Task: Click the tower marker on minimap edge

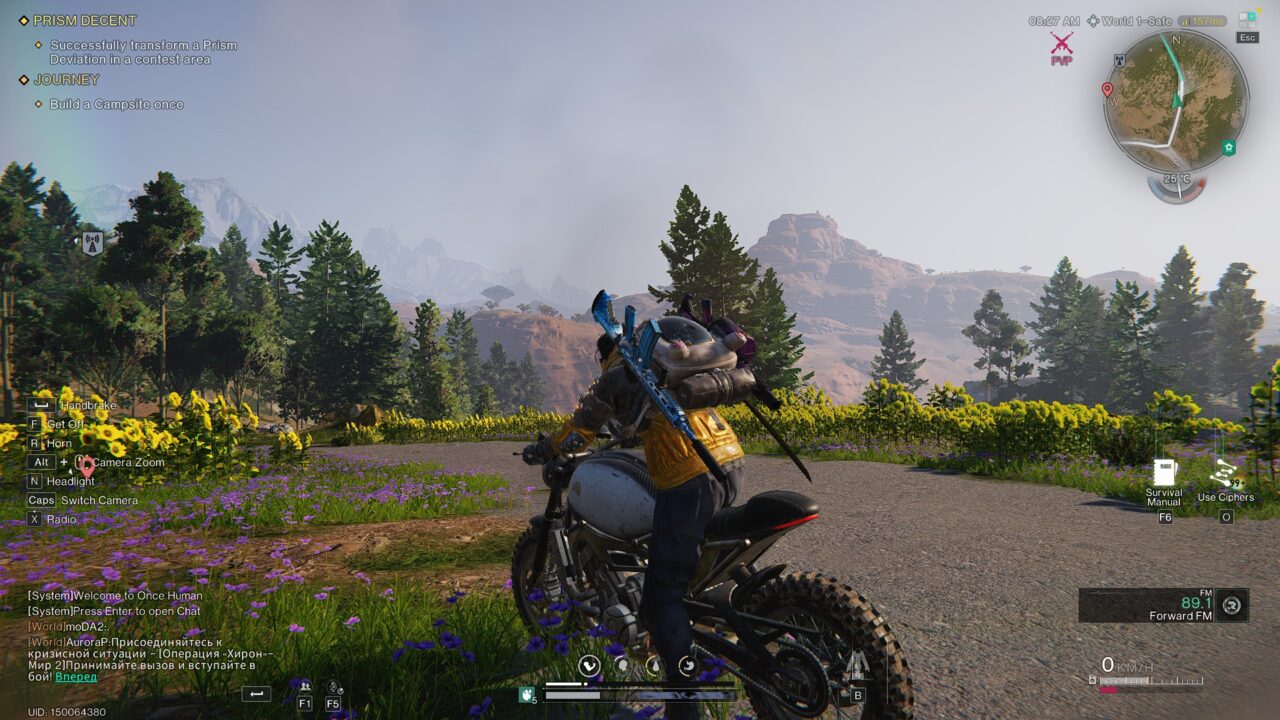Action: click(x=1120, y=60)
